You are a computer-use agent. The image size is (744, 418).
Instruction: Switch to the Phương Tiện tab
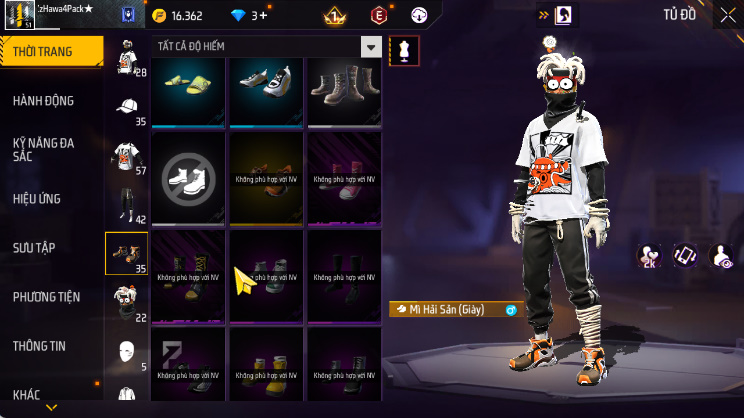pos(46,297)
